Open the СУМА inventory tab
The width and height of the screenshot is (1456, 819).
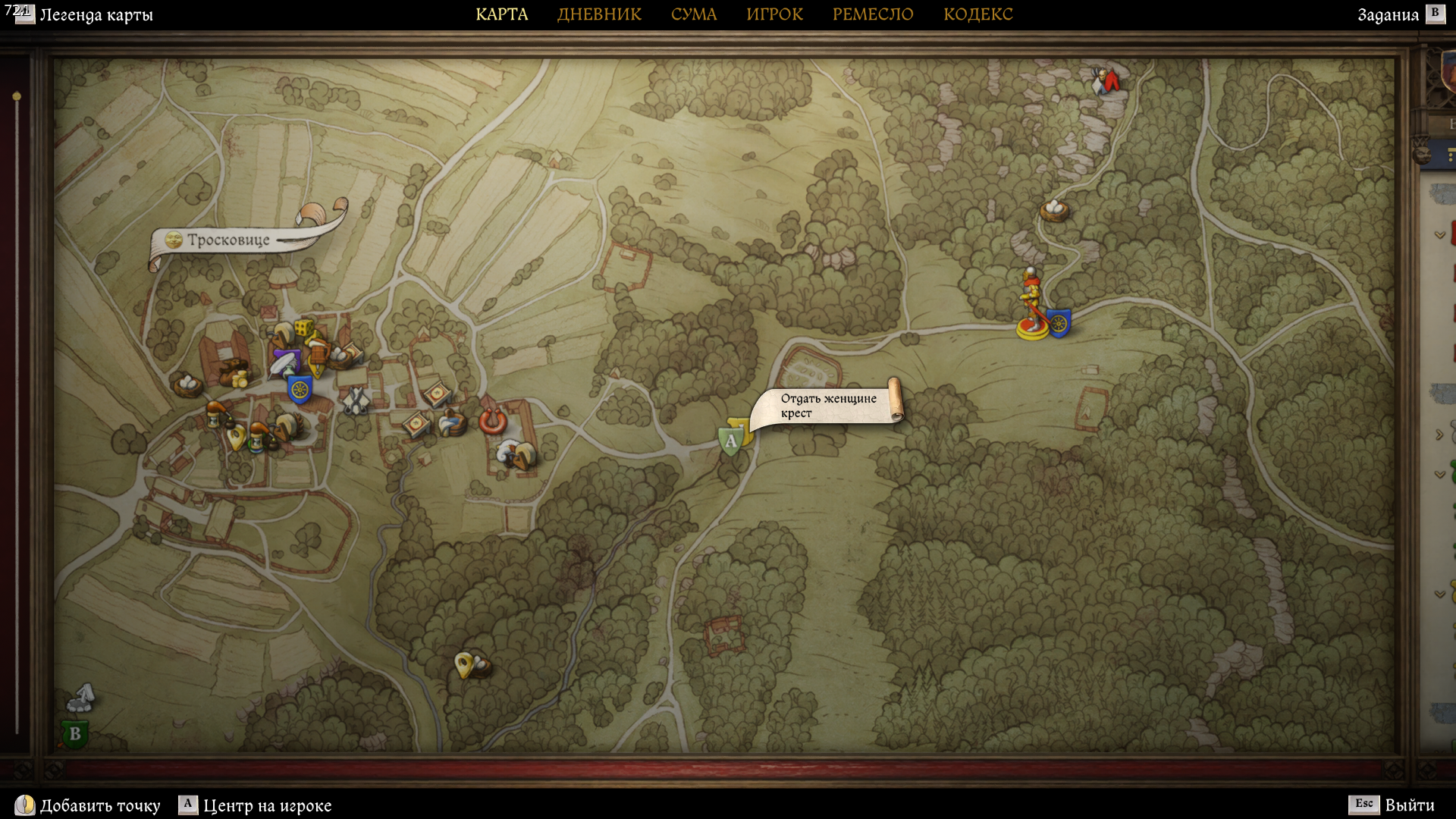pos(693,14)
